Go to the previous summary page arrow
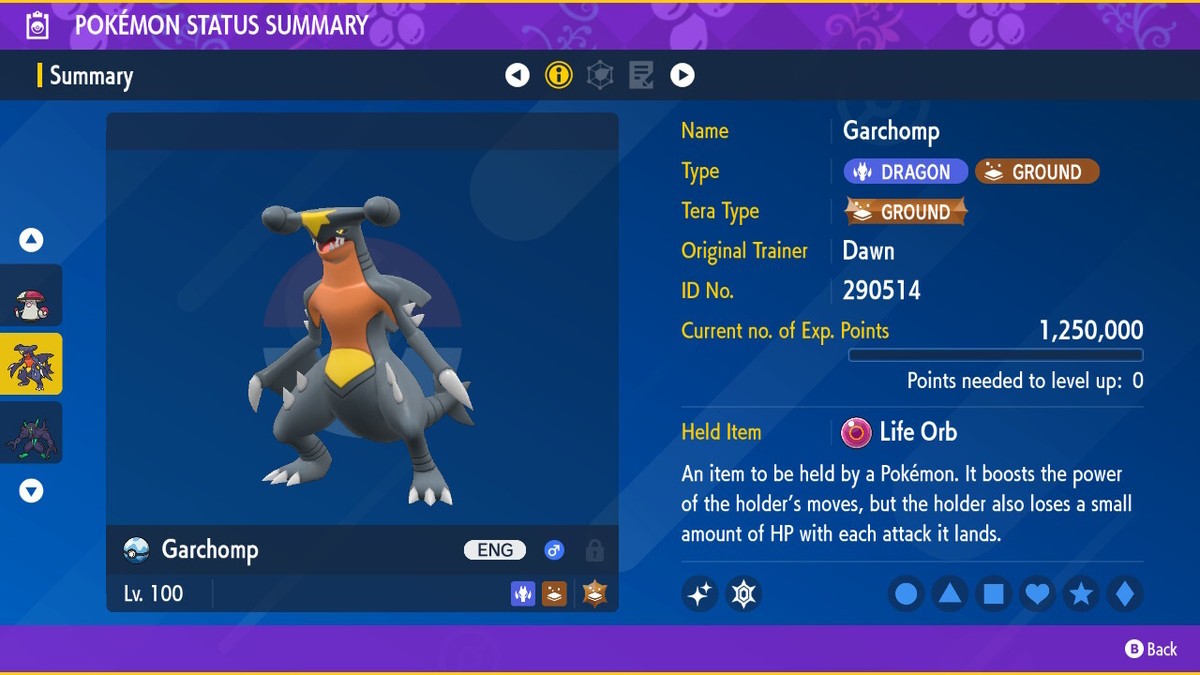 (x=517, y=75)
